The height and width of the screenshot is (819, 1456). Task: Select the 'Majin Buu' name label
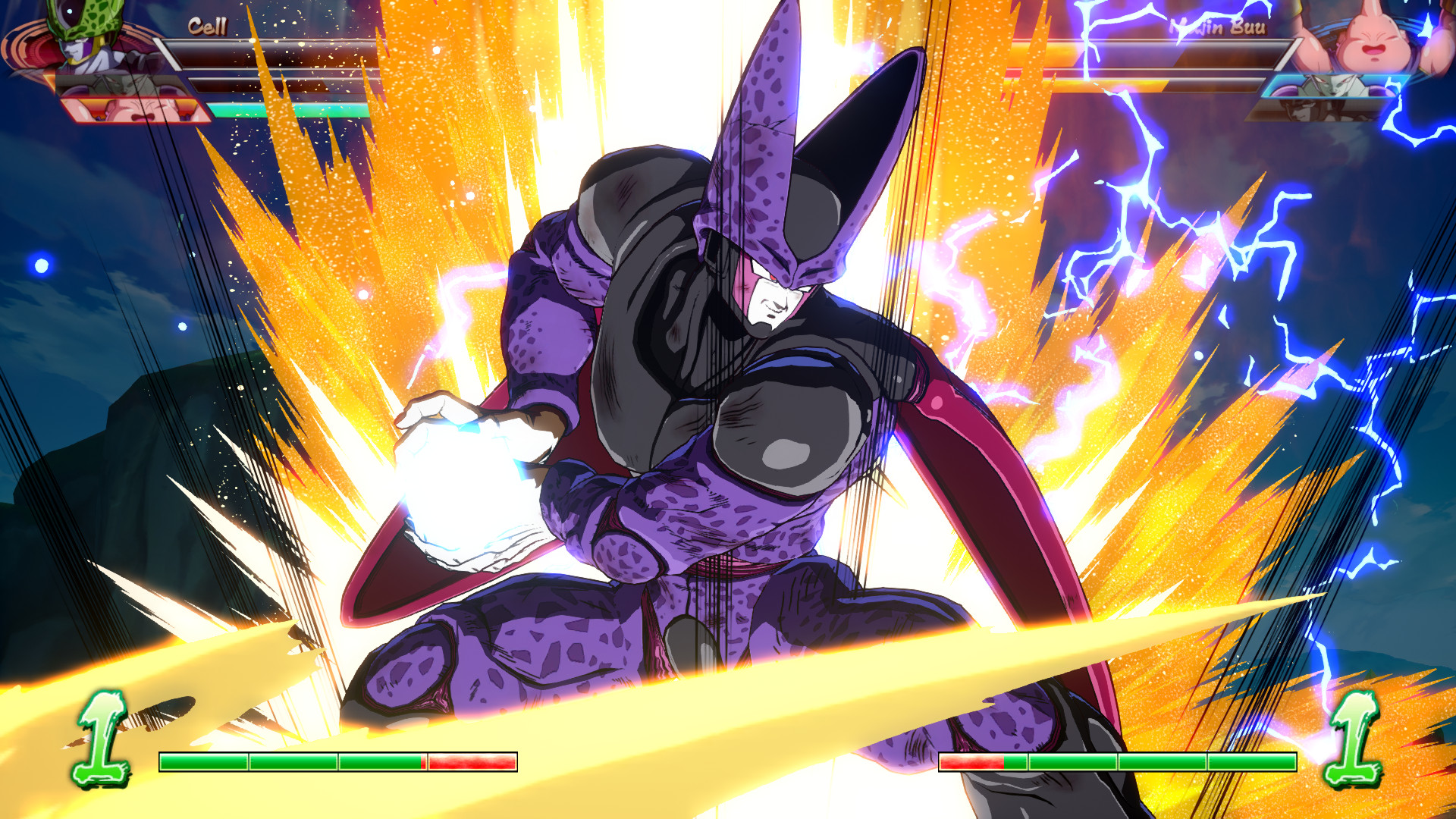pyautogui.click(x=1217, y=27)
